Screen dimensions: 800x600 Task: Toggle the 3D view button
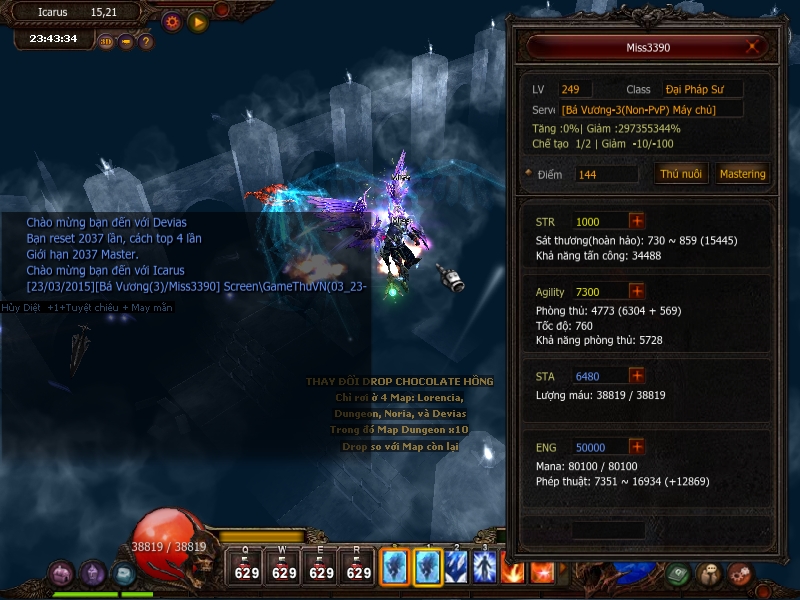106,42
